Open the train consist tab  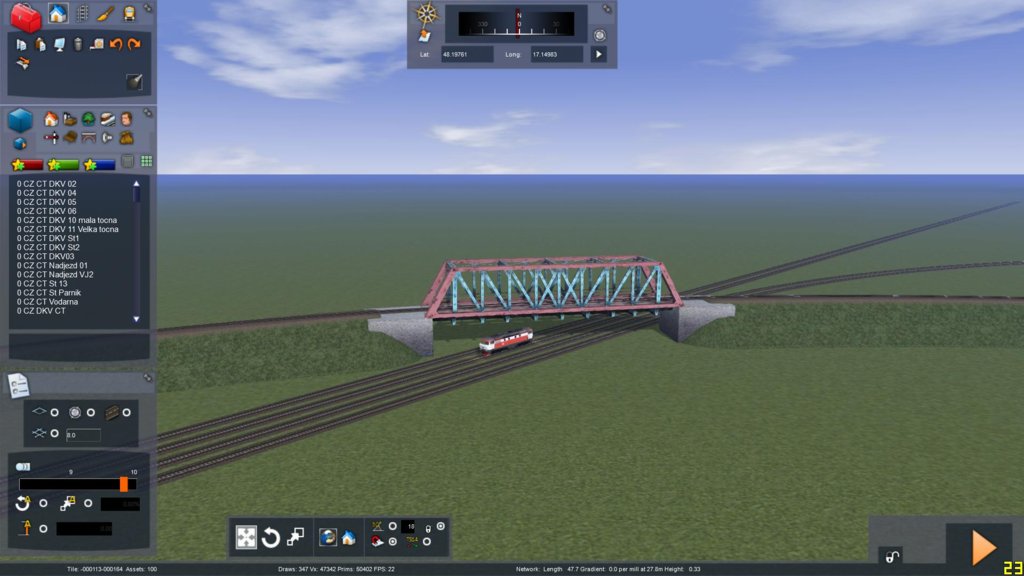pos(130,14)
